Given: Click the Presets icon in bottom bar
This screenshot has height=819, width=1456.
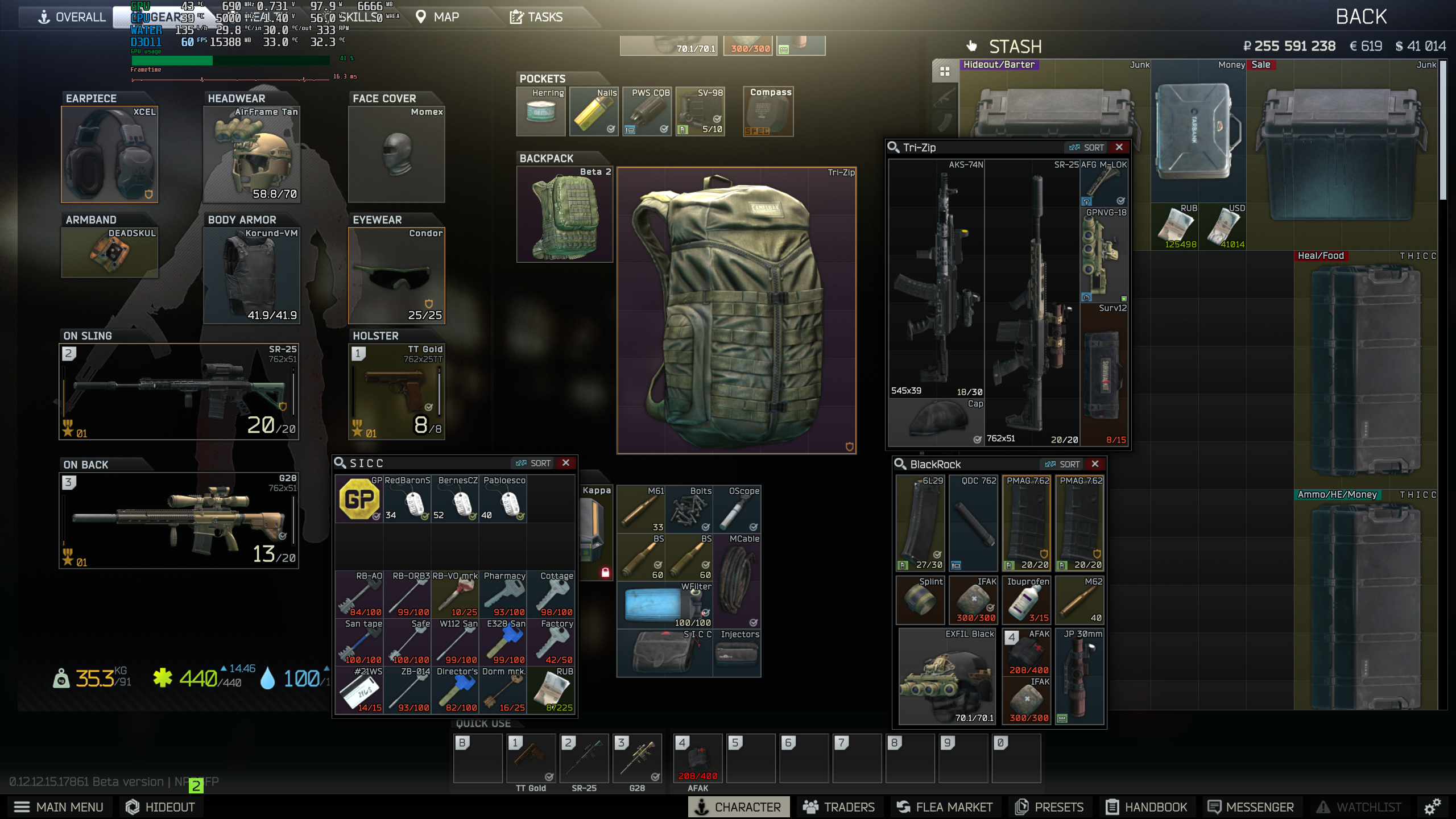Looking at the screenshot, I should click(x=1049, y=806).
